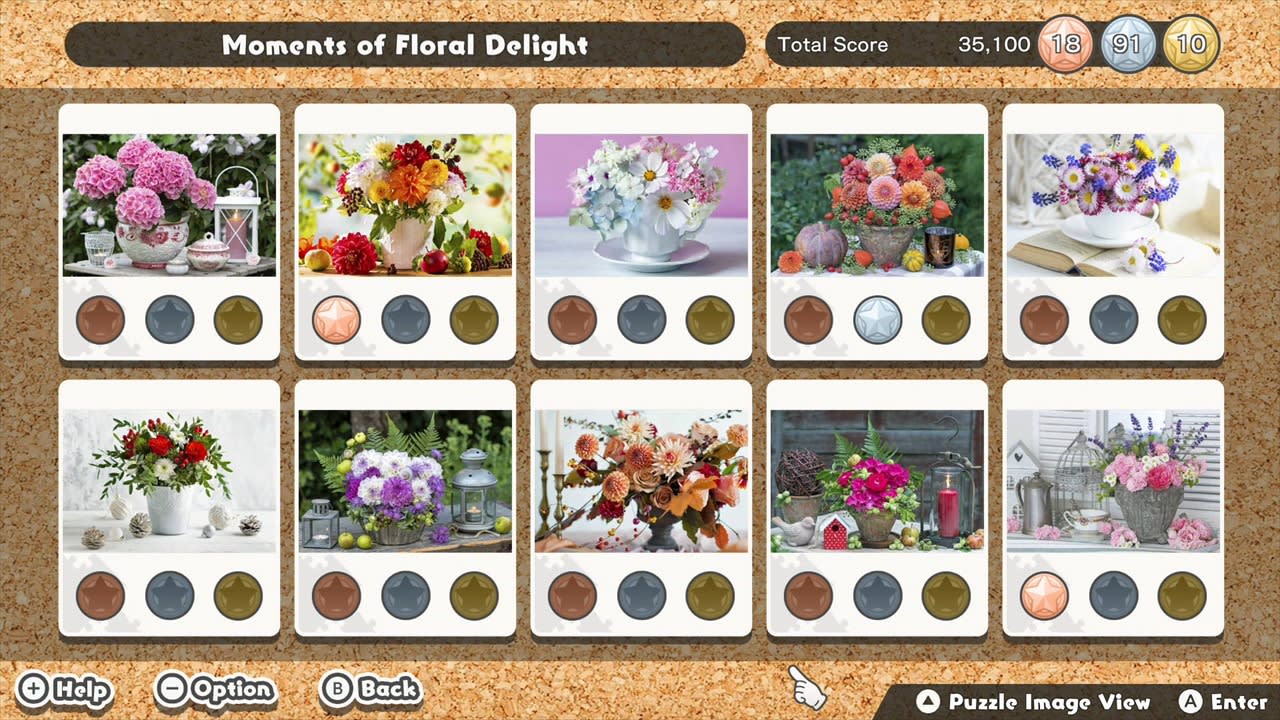Click the silver medal slot under the pastel teacup puzzle

[639, 320]
